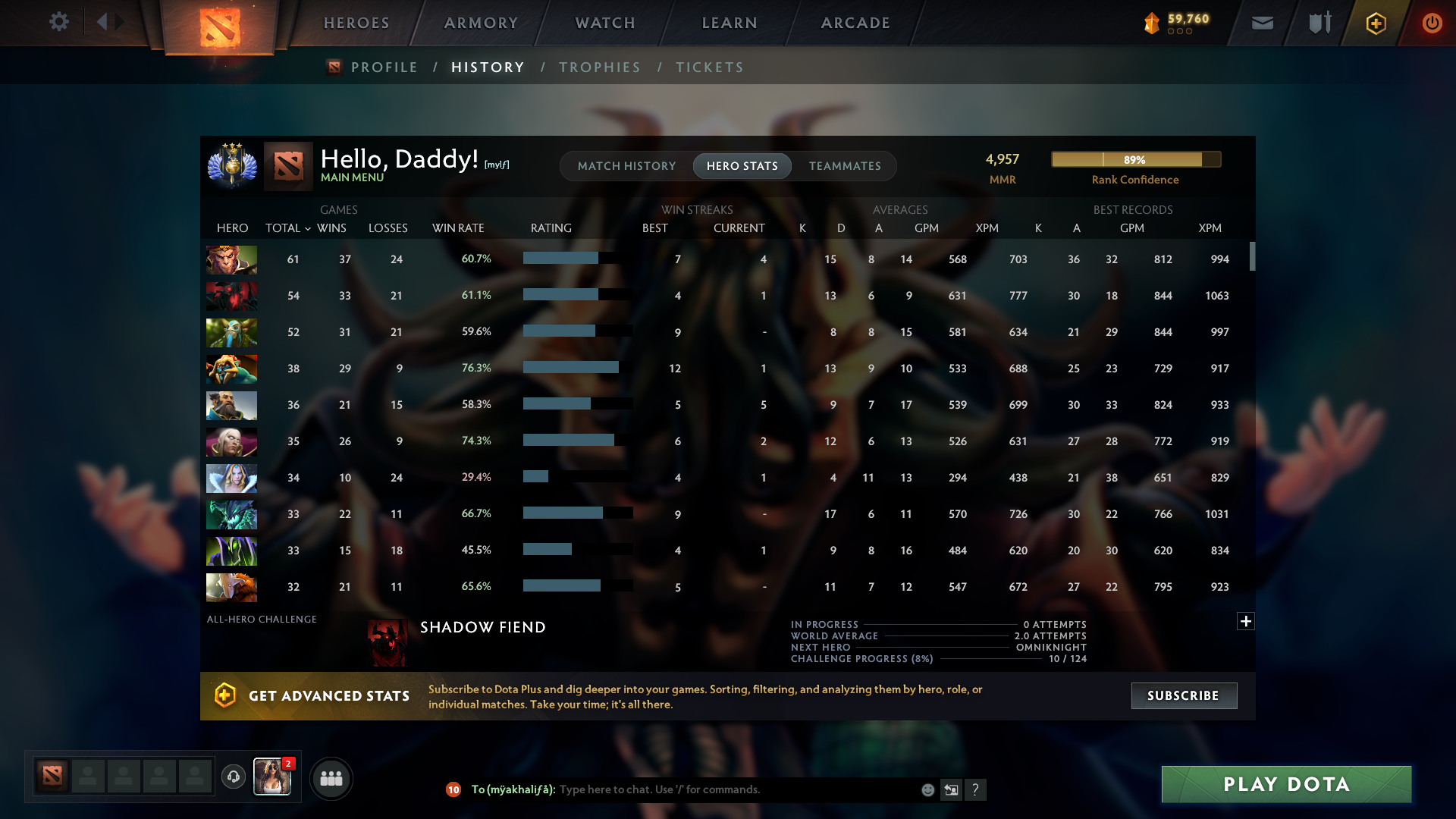The image size is (1456, 819).
Task: Expand All-Hero Challenge with the plus button
Action: pyautogui.click(x=1246, y=621)
